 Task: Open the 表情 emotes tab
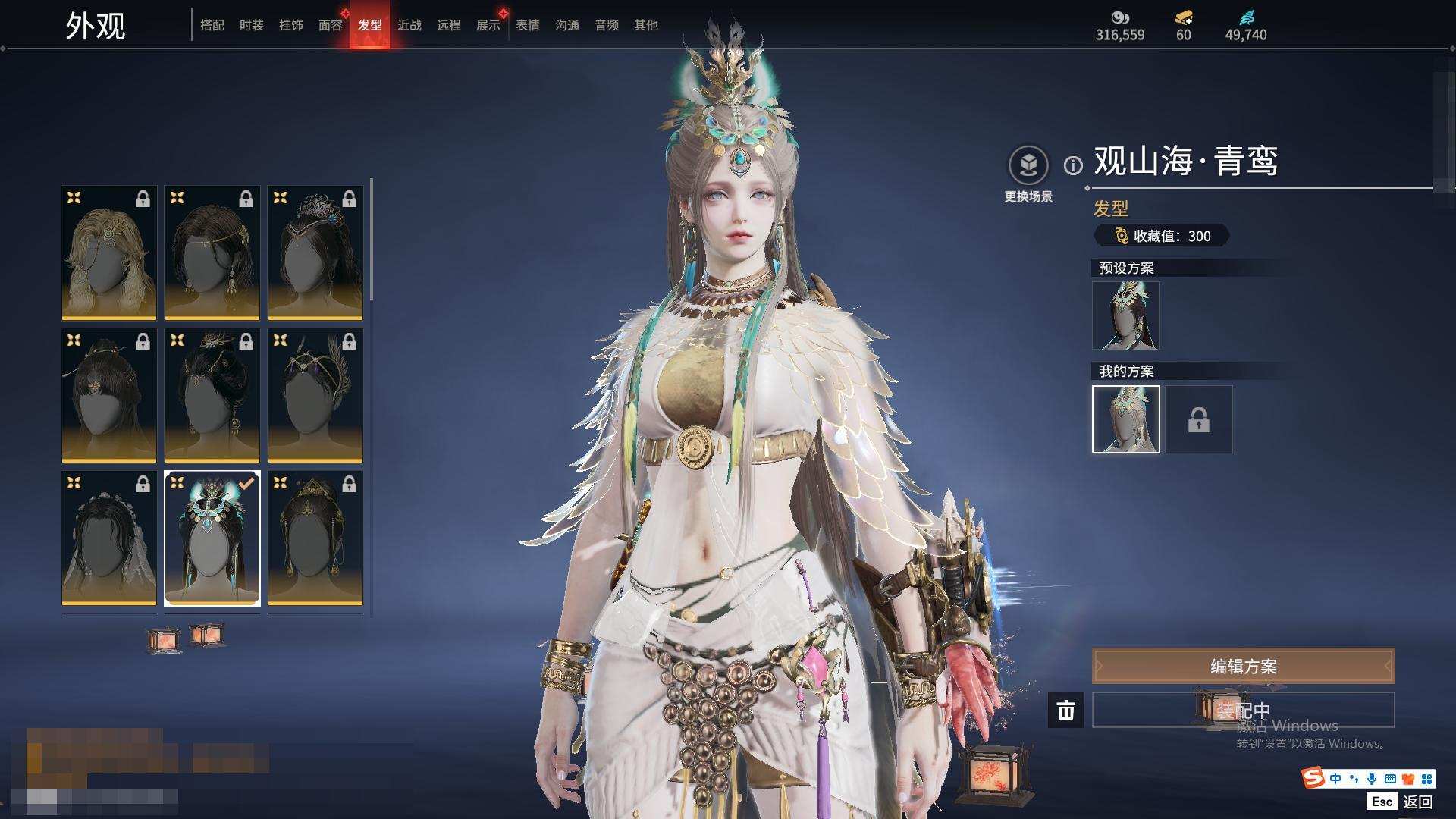pos(528,25)
